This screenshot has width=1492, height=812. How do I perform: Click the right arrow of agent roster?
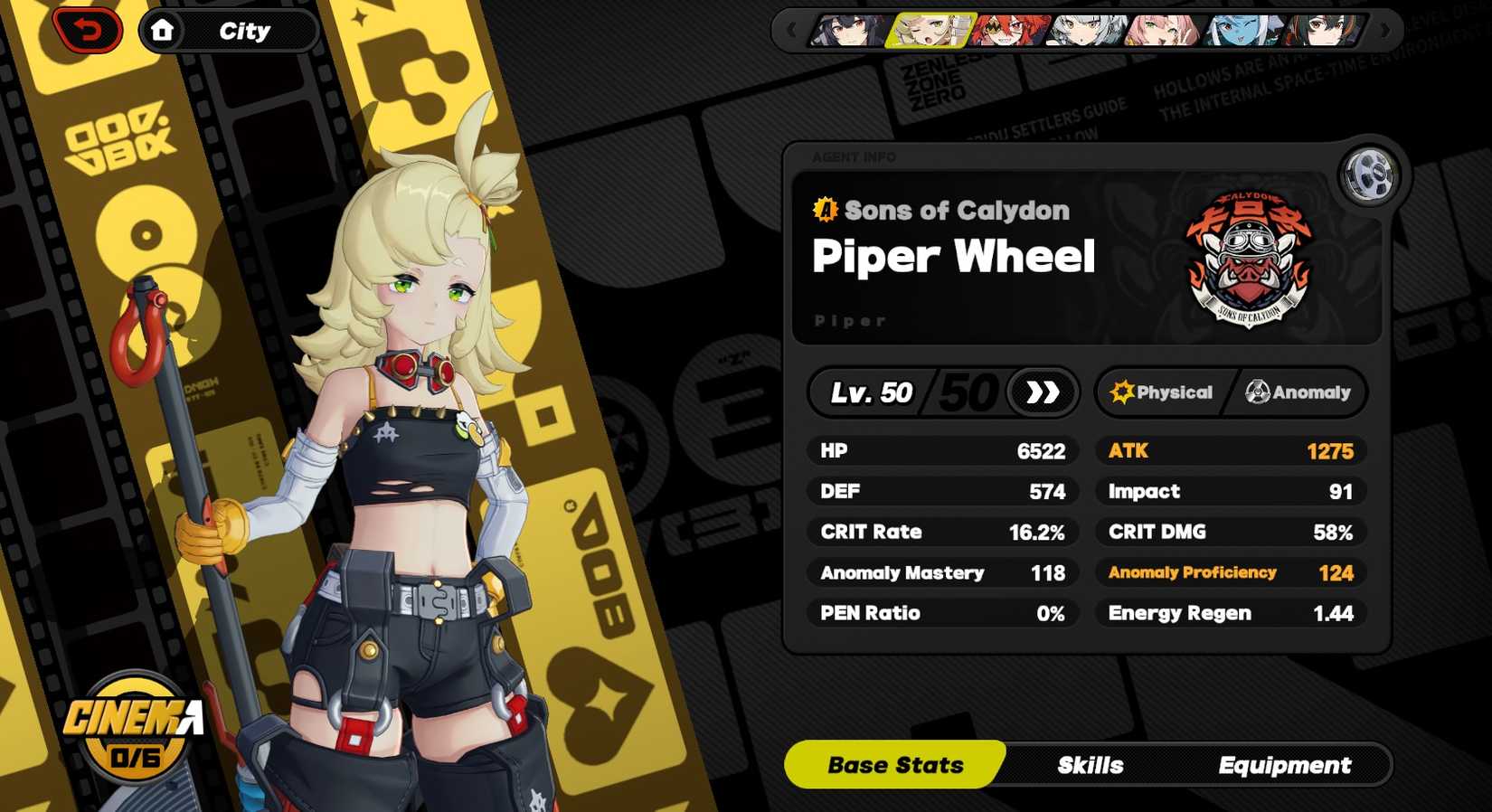[x=1384, y=31]
